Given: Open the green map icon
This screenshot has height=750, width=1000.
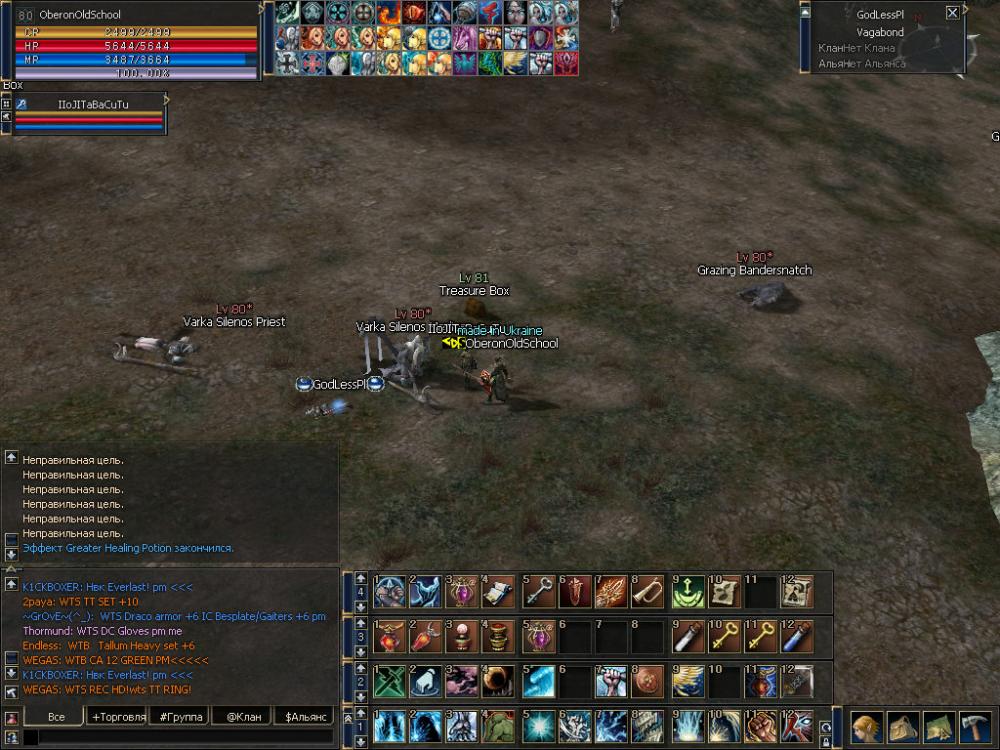Looking at the screenshot, I should [x=939, y=726].
